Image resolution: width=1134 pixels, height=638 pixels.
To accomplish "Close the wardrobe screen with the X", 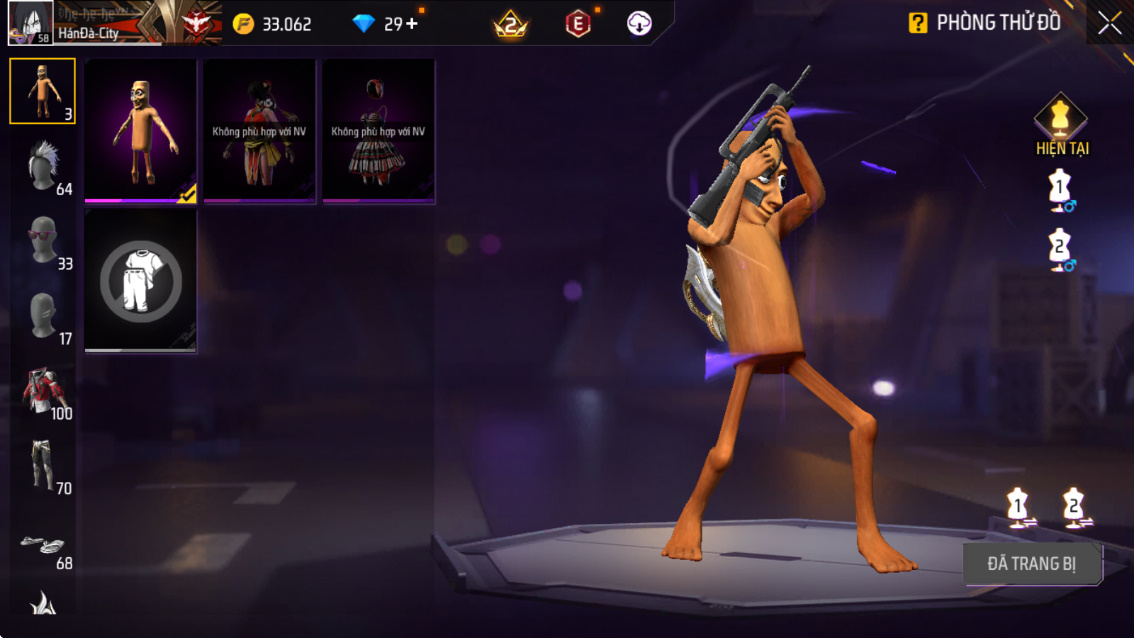I will point(1109,23).
